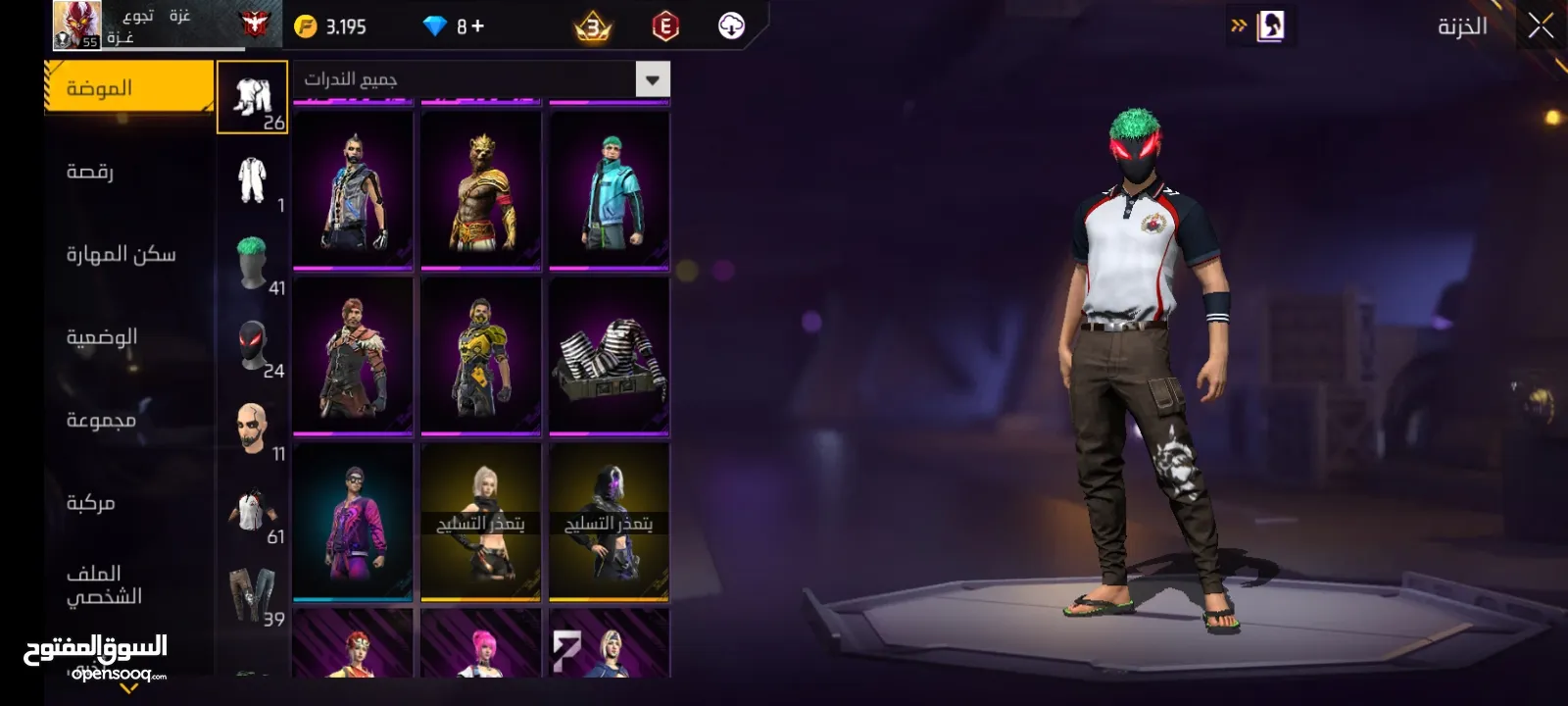Image resolution: width=1568 pixels, height=706 pixels.
Task: Toggle the character preview expand arrows
Action: pos(1239,26)
